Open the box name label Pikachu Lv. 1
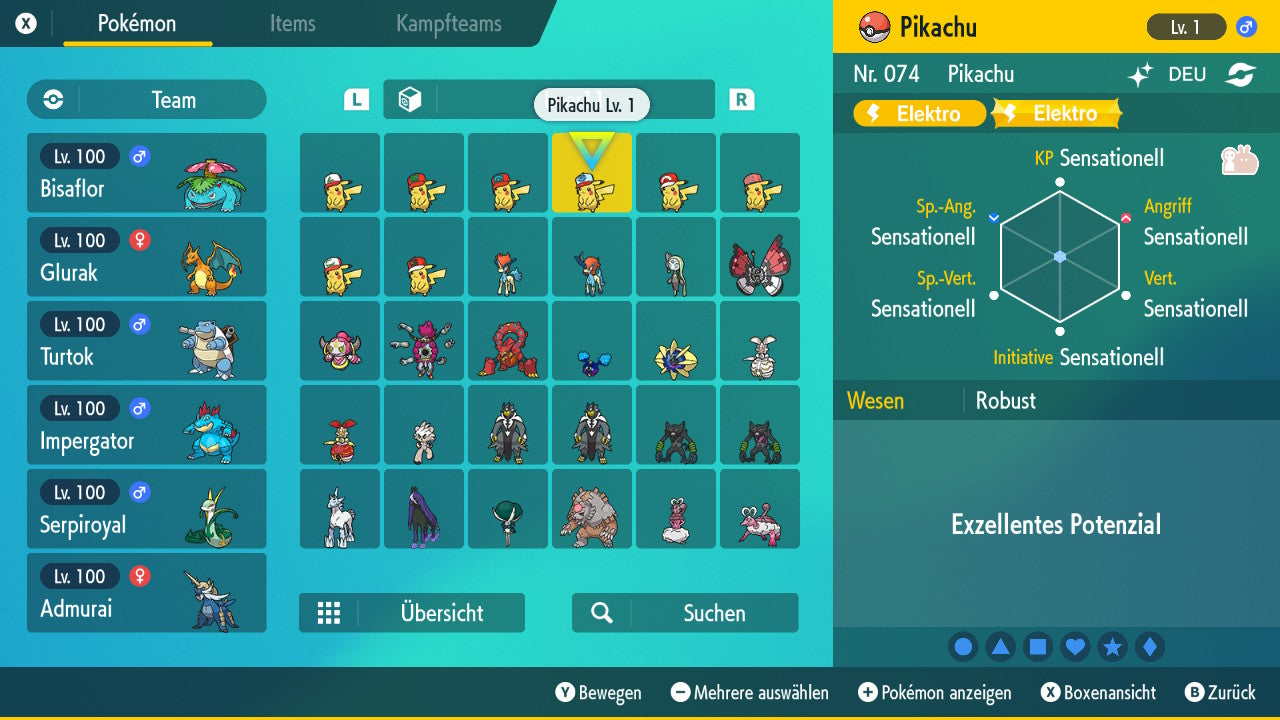The height and width of the screenshot is (720, 1280). [x=591, y=104]
